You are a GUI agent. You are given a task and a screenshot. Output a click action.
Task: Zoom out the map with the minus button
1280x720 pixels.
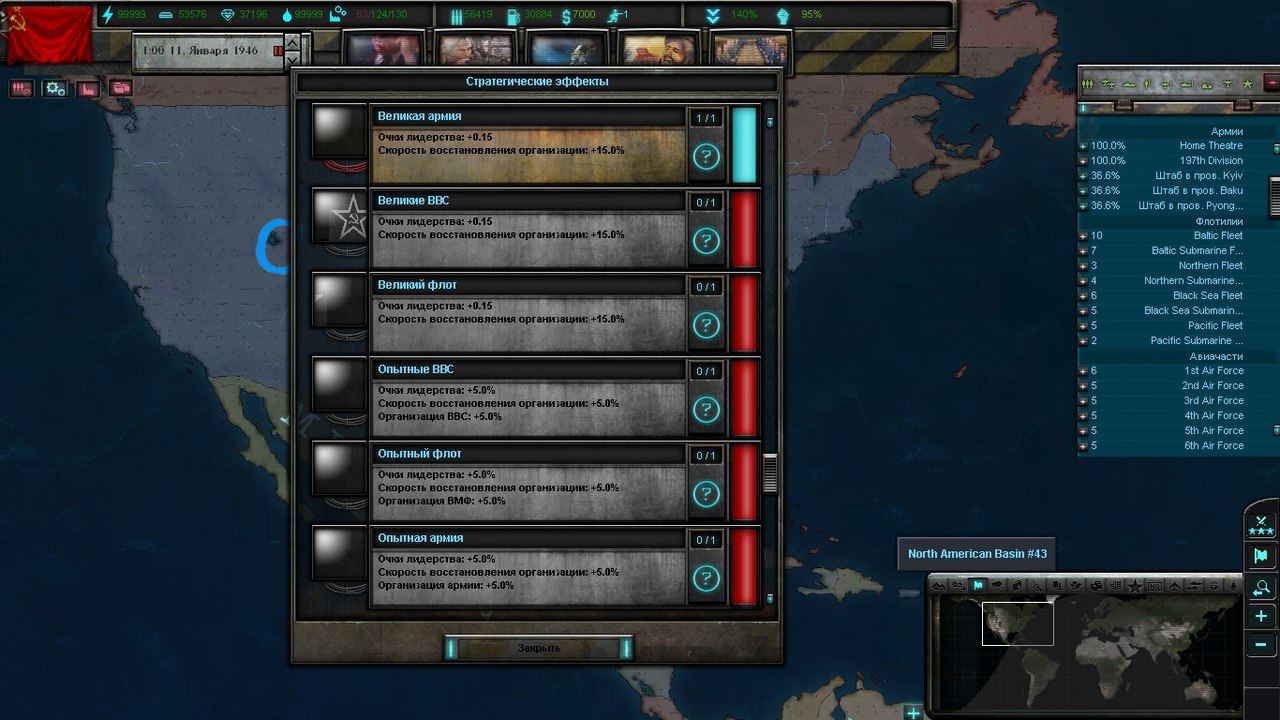tap(1261, 645)
